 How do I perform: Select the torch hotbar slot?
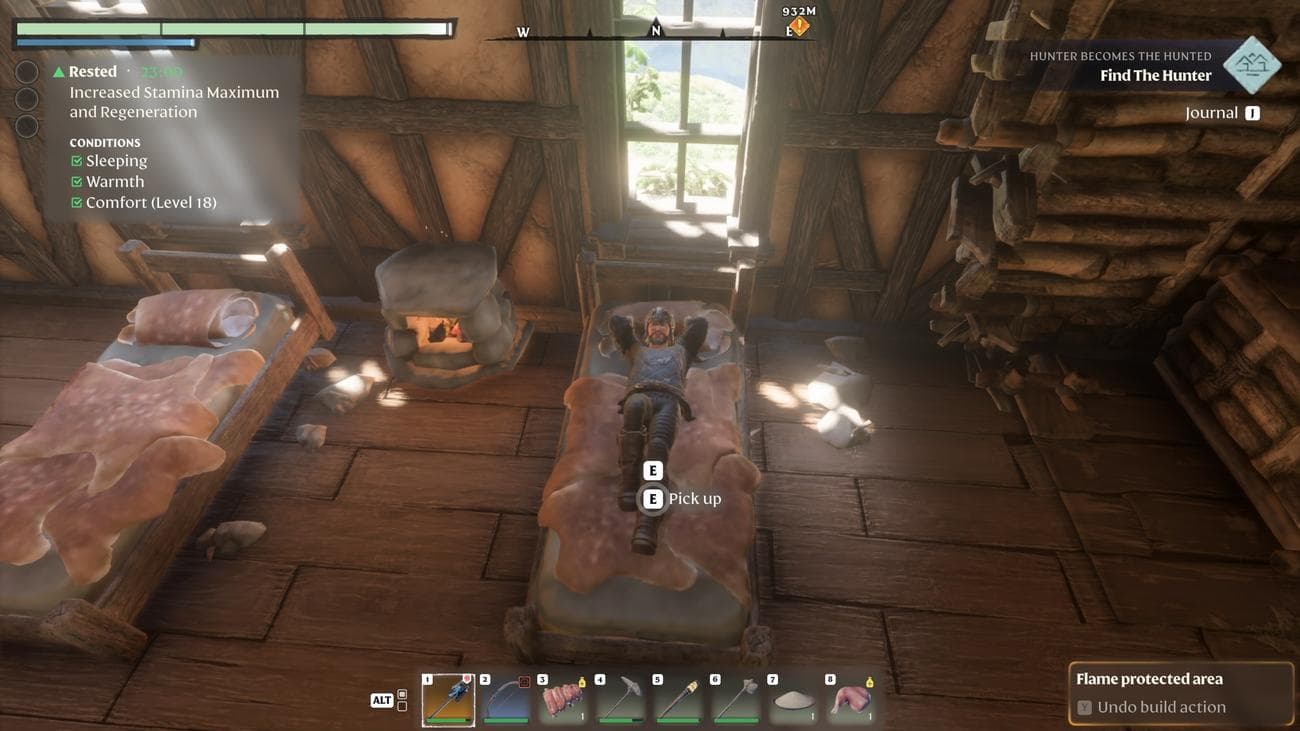tap(677, 699)
